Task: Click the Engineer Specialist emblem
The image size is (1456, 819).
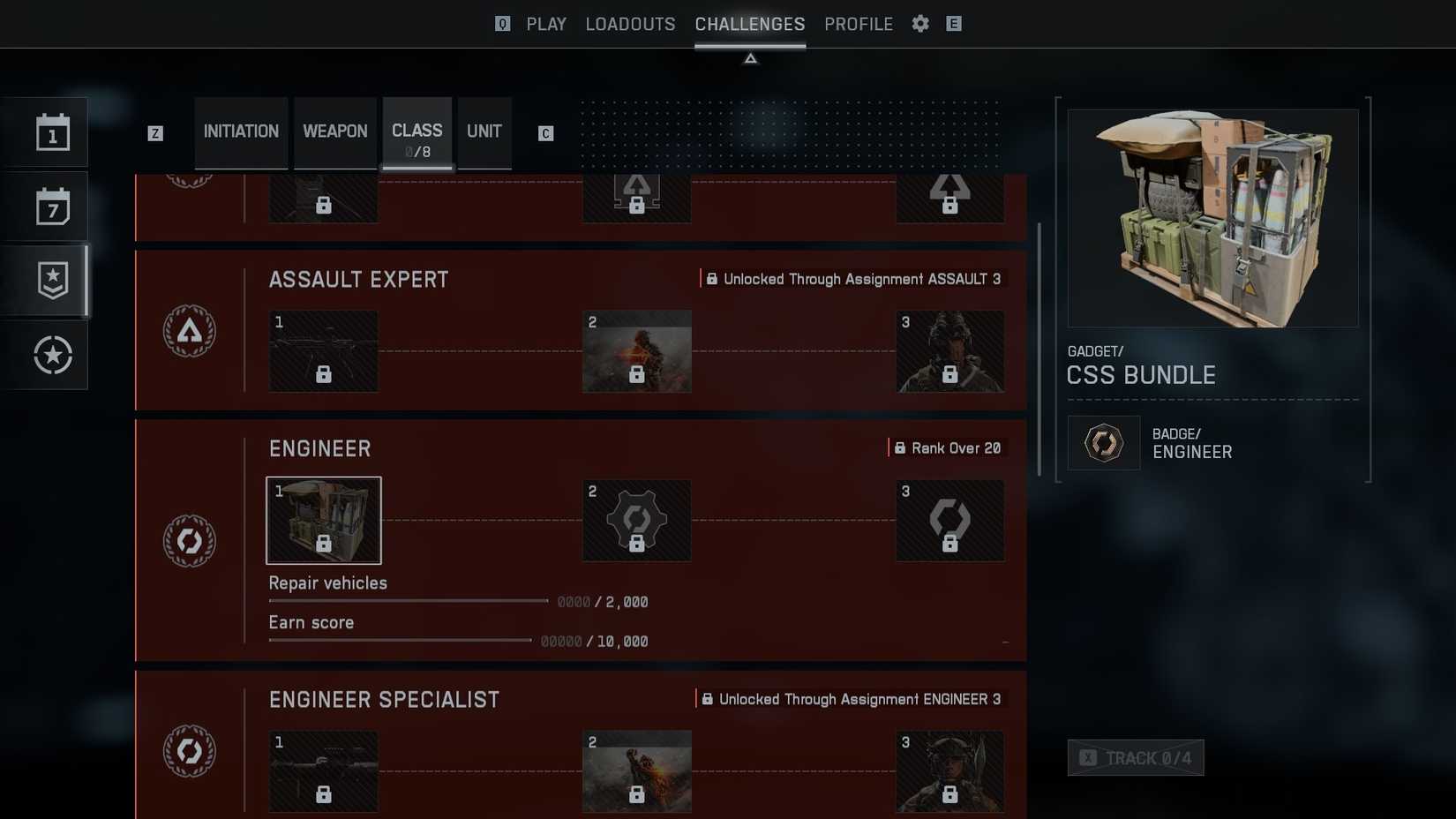Action: click(190, 748)
